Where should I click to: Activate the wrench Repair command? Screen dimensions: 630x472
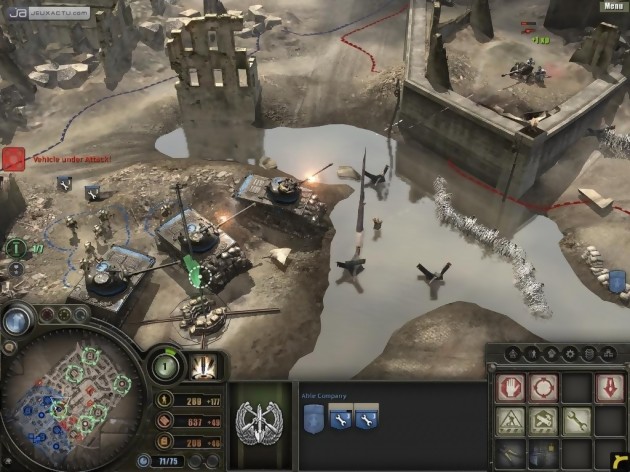click(x=575, y=420)
